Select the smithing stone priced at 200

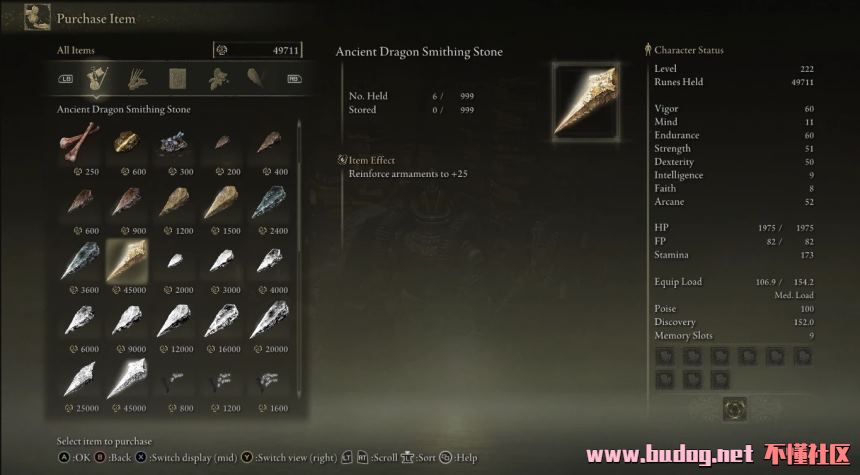point(221,143)
